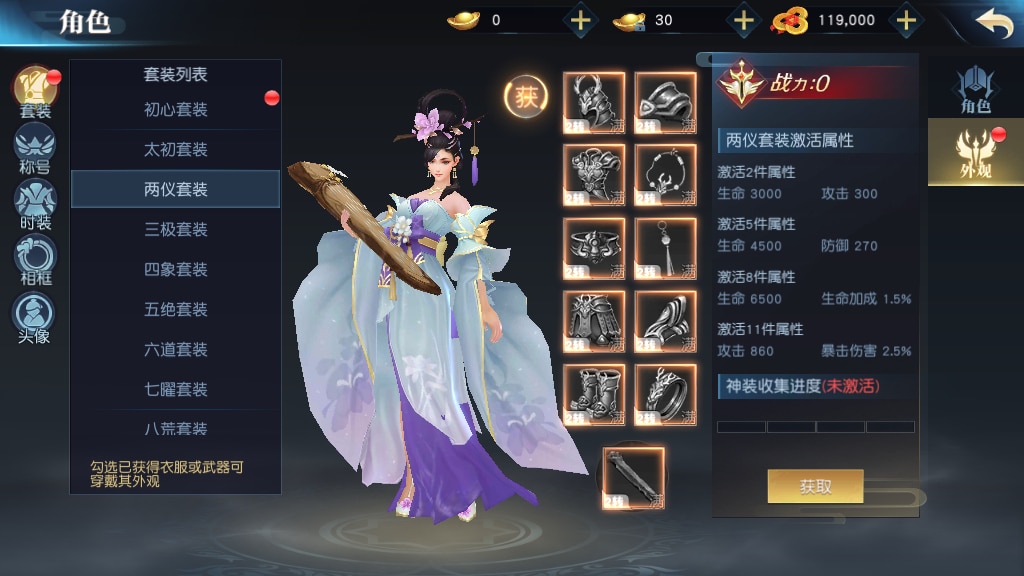Switch to the 称号 title tab
1024x576 pixels.
tap(35, 148)
